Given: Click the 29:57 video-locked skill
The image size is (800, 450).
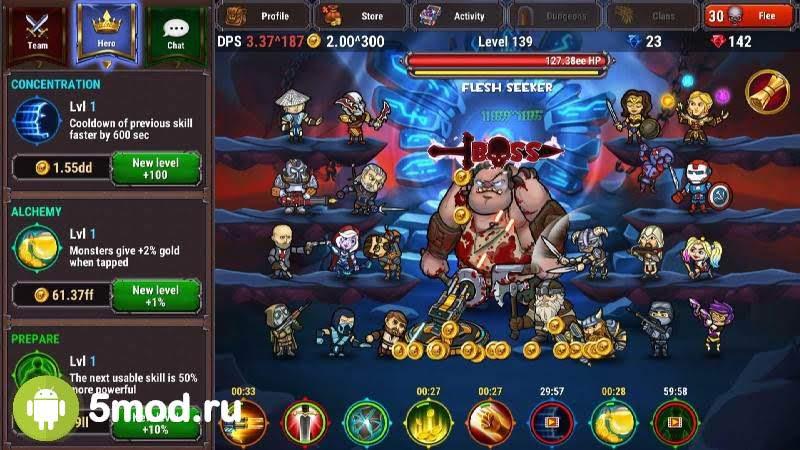Looking at the screenshot, I should click(x=552, y=423).
